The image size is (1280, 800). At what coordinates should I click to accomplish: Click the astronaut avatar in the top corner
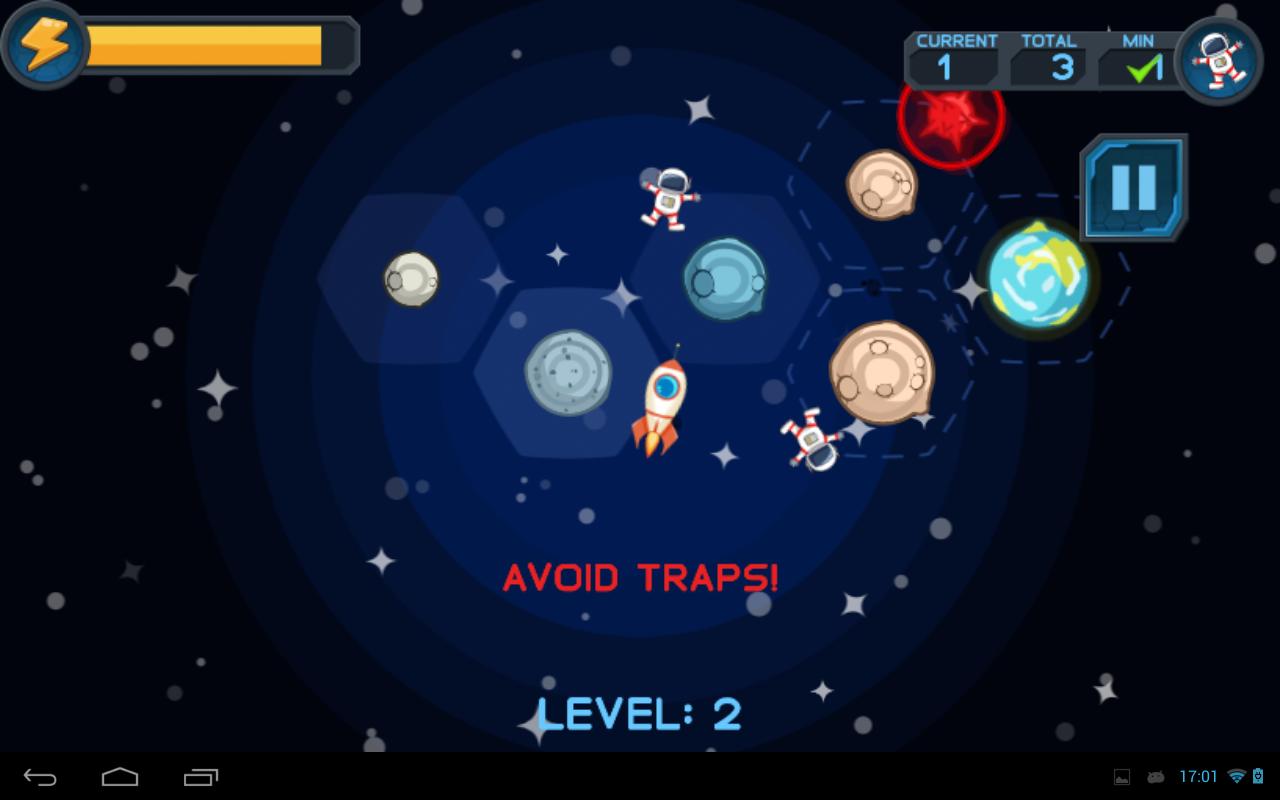point(1218,62)
